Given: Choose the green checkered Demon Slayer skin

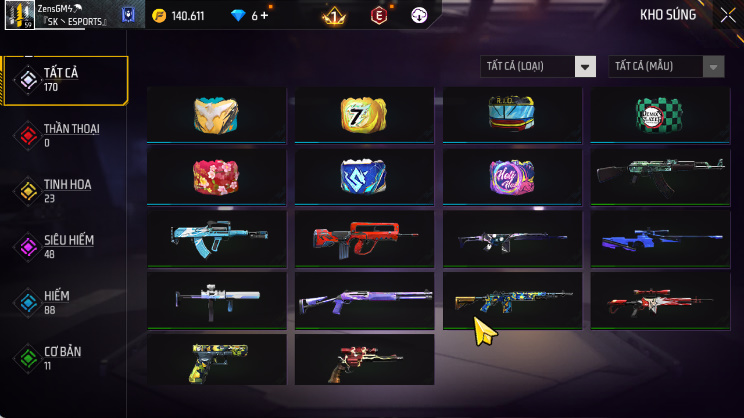Looking at the screenshot, I should click(x=660, y=115).
